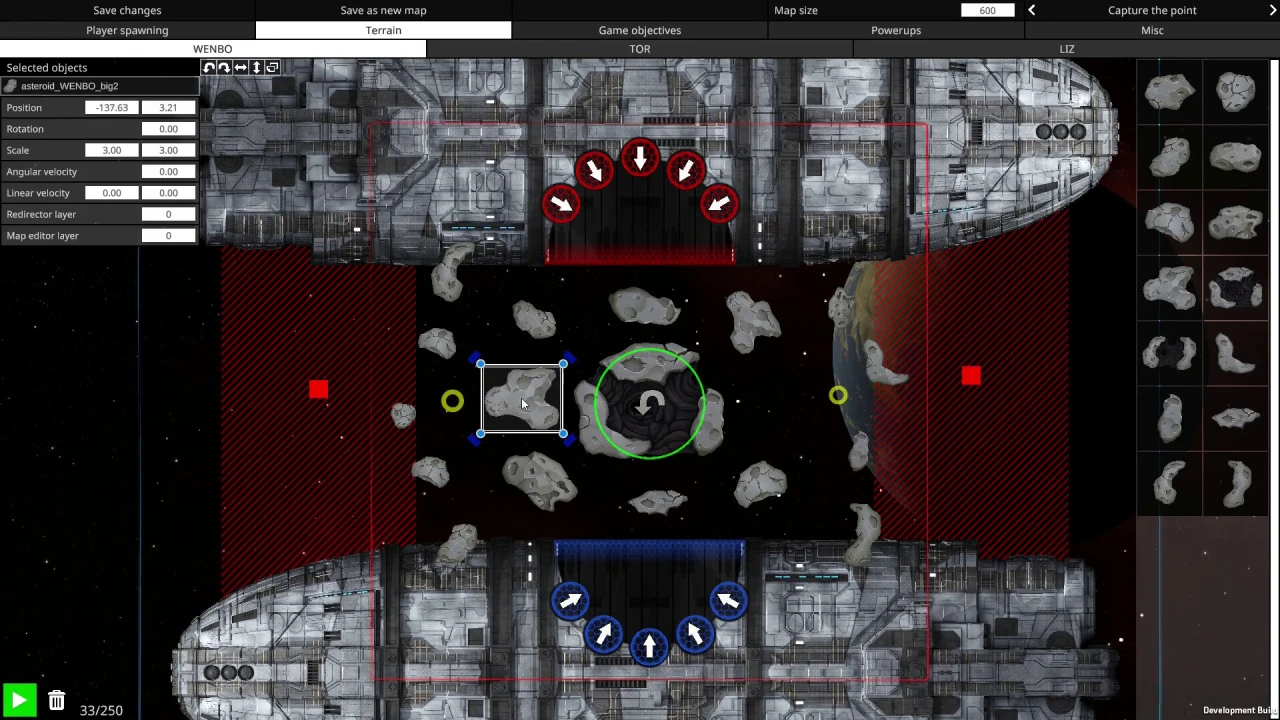The width and height of the screenshot is (1280, 720).
Task: Select the cratered asteroid thumbnail in the top row
Action: tap(1235, 92)
